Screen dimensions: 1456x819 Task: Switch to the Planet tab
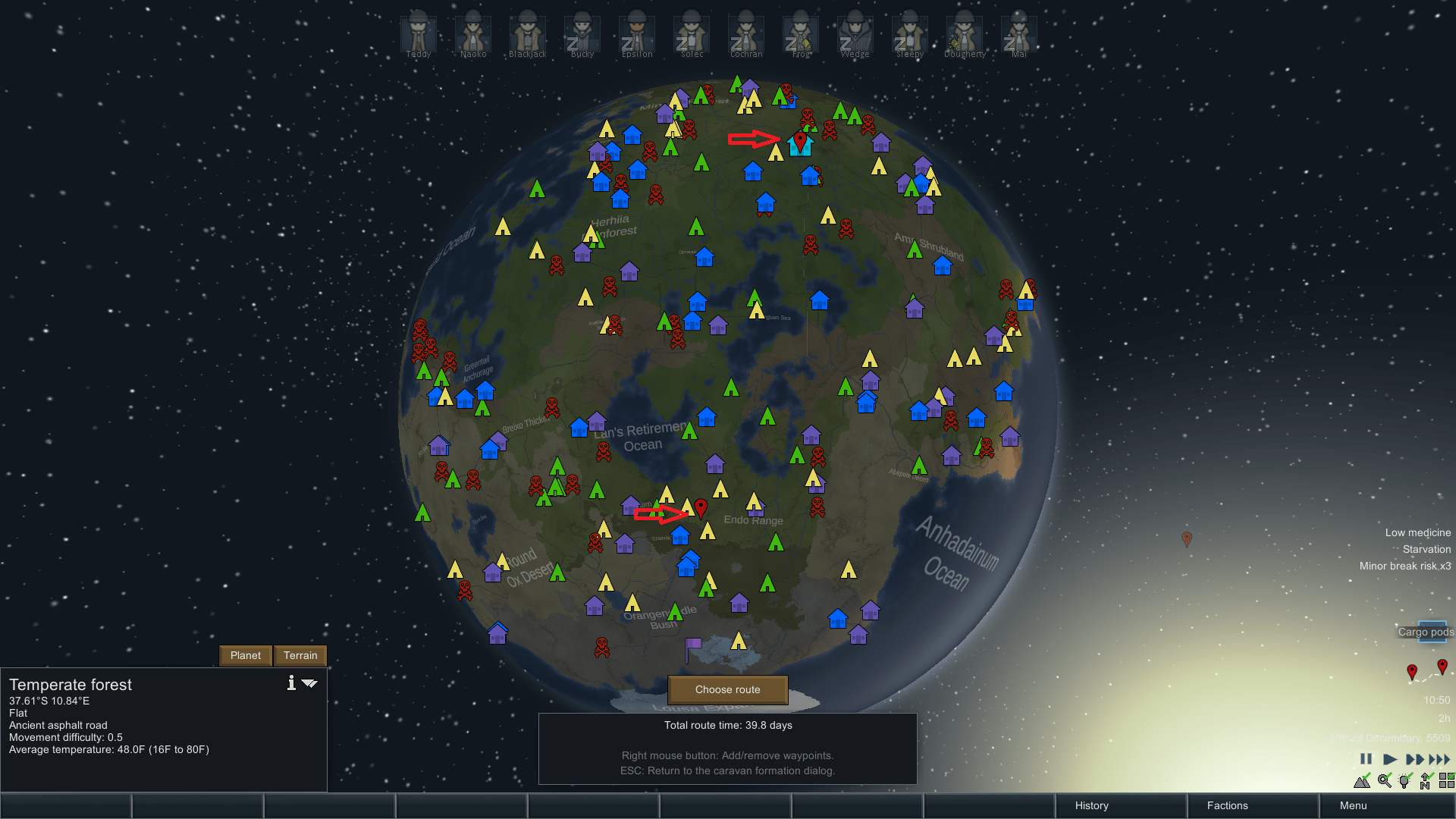point(245,655)
